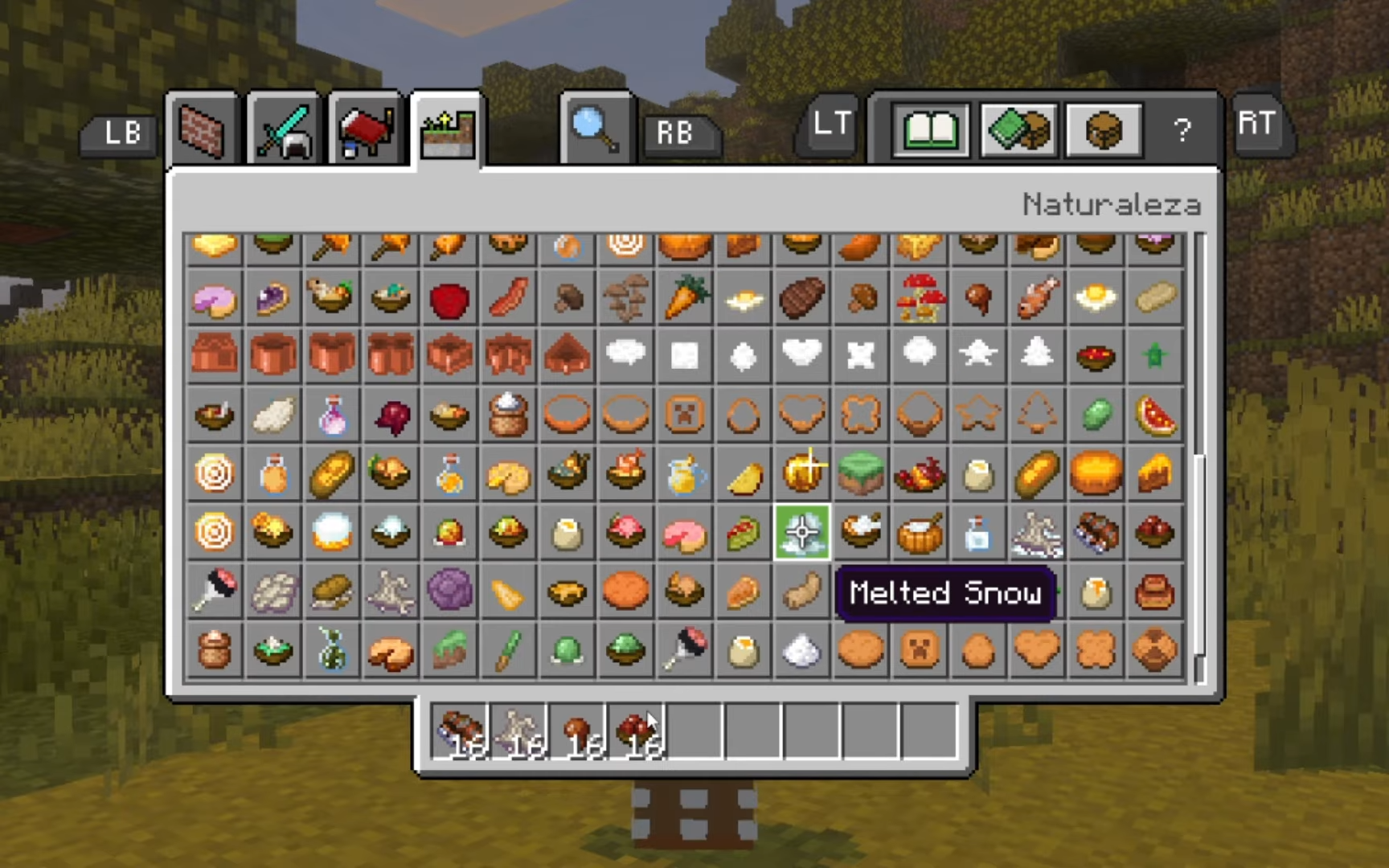Click the question mark help button
This screenshot has height=868, width=1389.
click(1182, 130)
